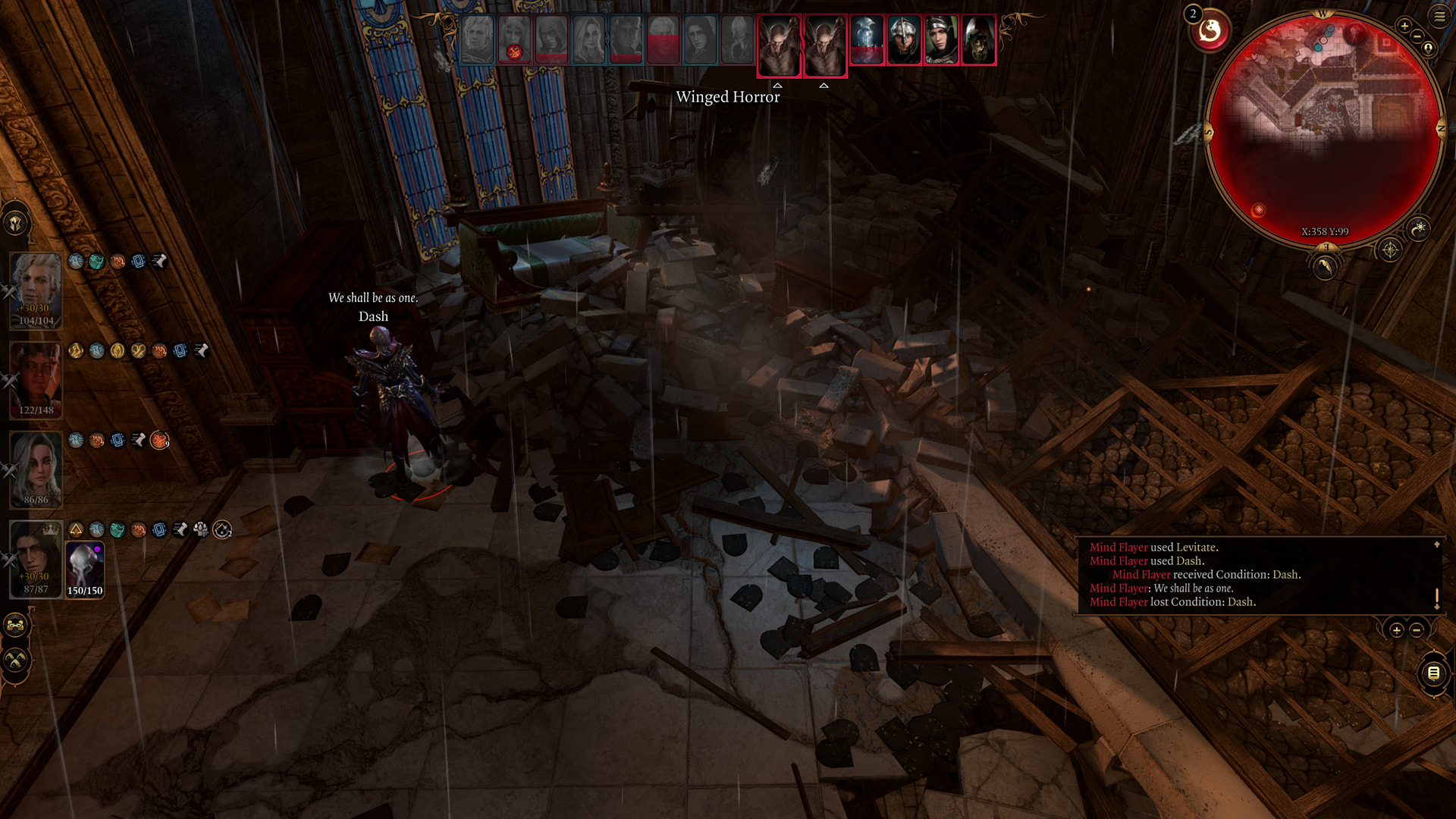Select the armored helmet enemy in turn order

click(x=904, y=39)
